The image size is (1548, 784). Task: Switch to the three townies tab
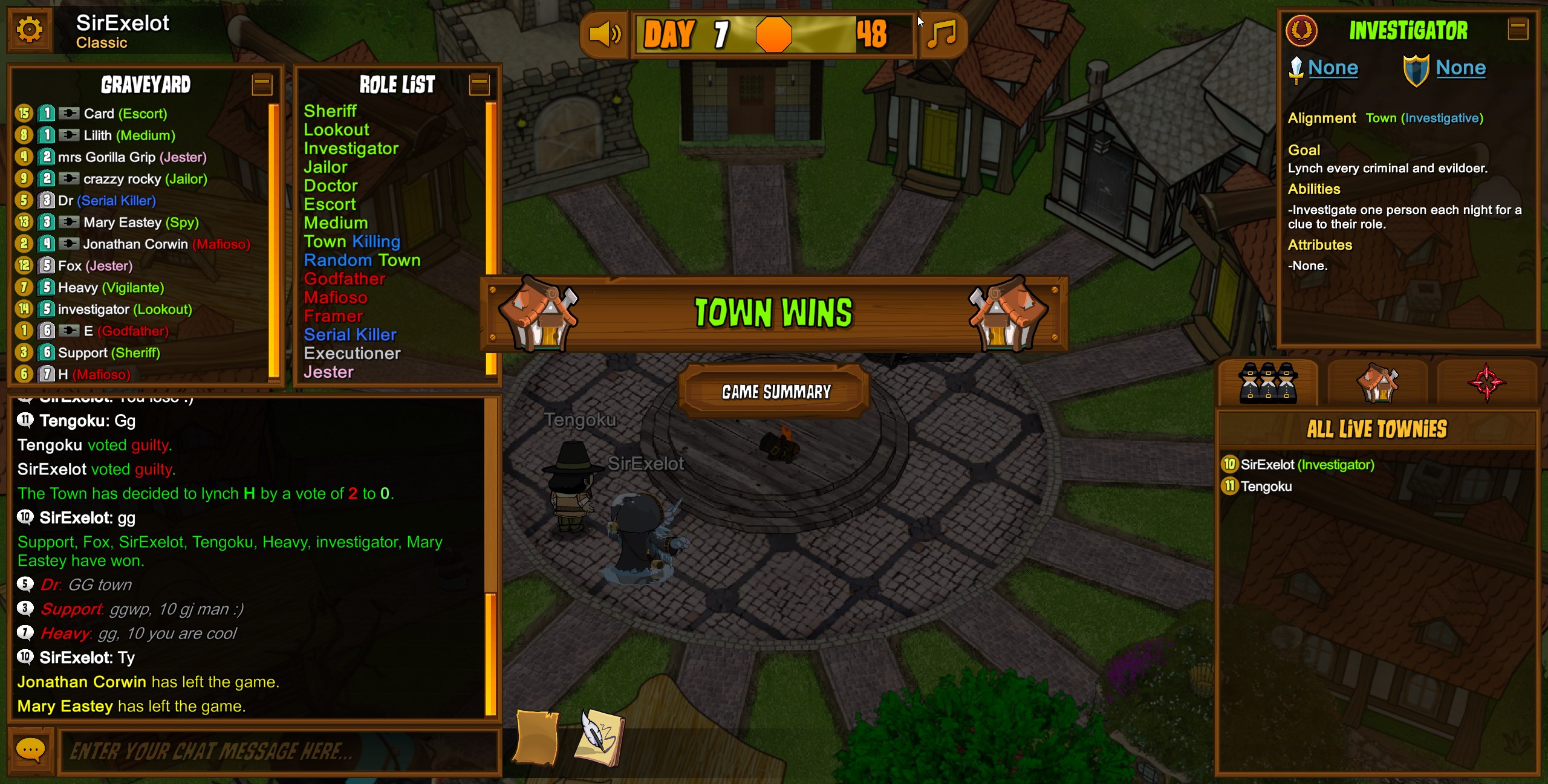click(x=1267, y=383)
